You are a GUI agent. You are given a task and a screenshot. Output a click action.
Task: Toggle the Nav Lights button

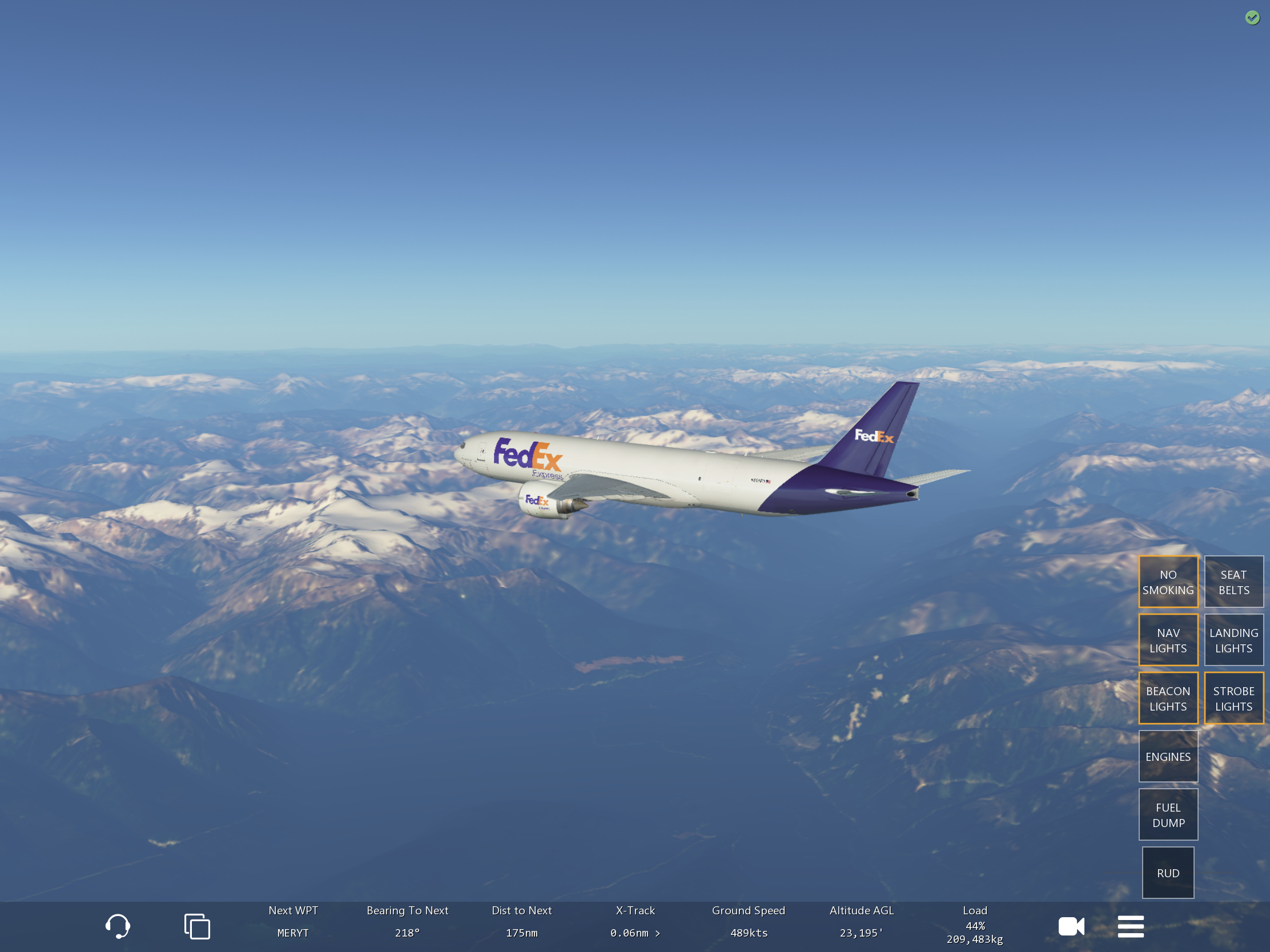[1168, 640]
